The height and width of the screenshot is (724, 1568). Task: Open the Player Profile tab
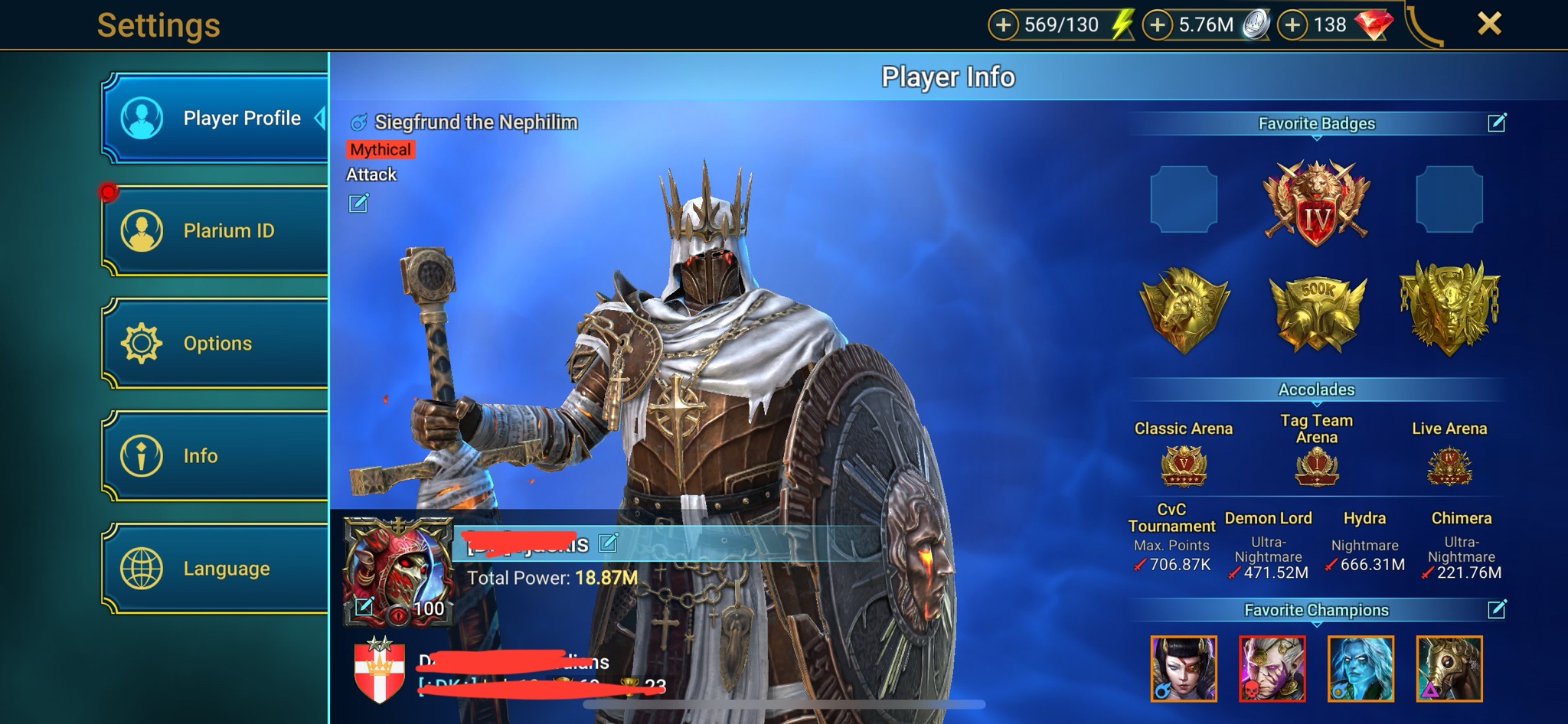coord(214,119)
